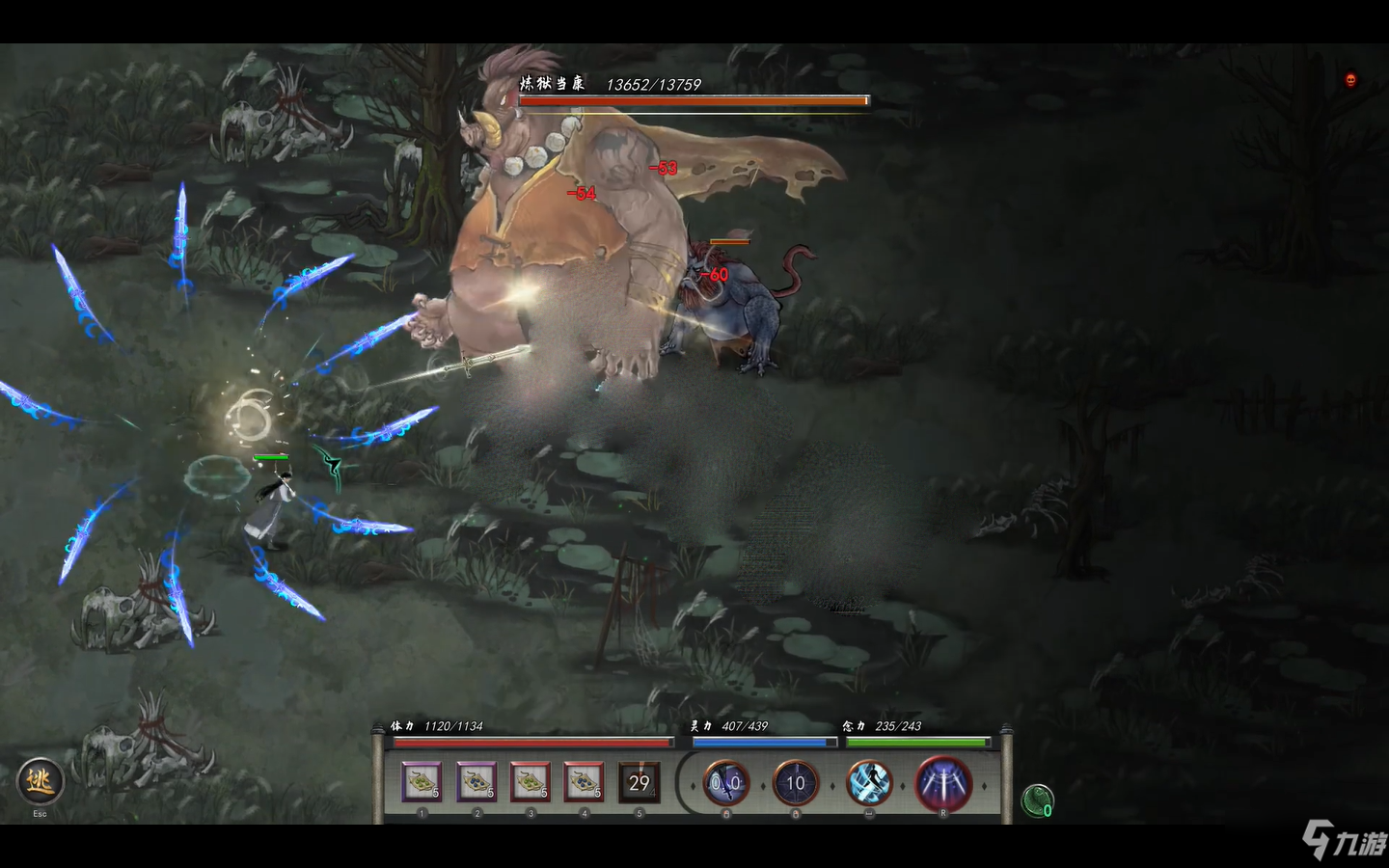Viewport: 1389px width, 868px height.
Task: Click the green jade orb counter
Action: click(1037, 800)
